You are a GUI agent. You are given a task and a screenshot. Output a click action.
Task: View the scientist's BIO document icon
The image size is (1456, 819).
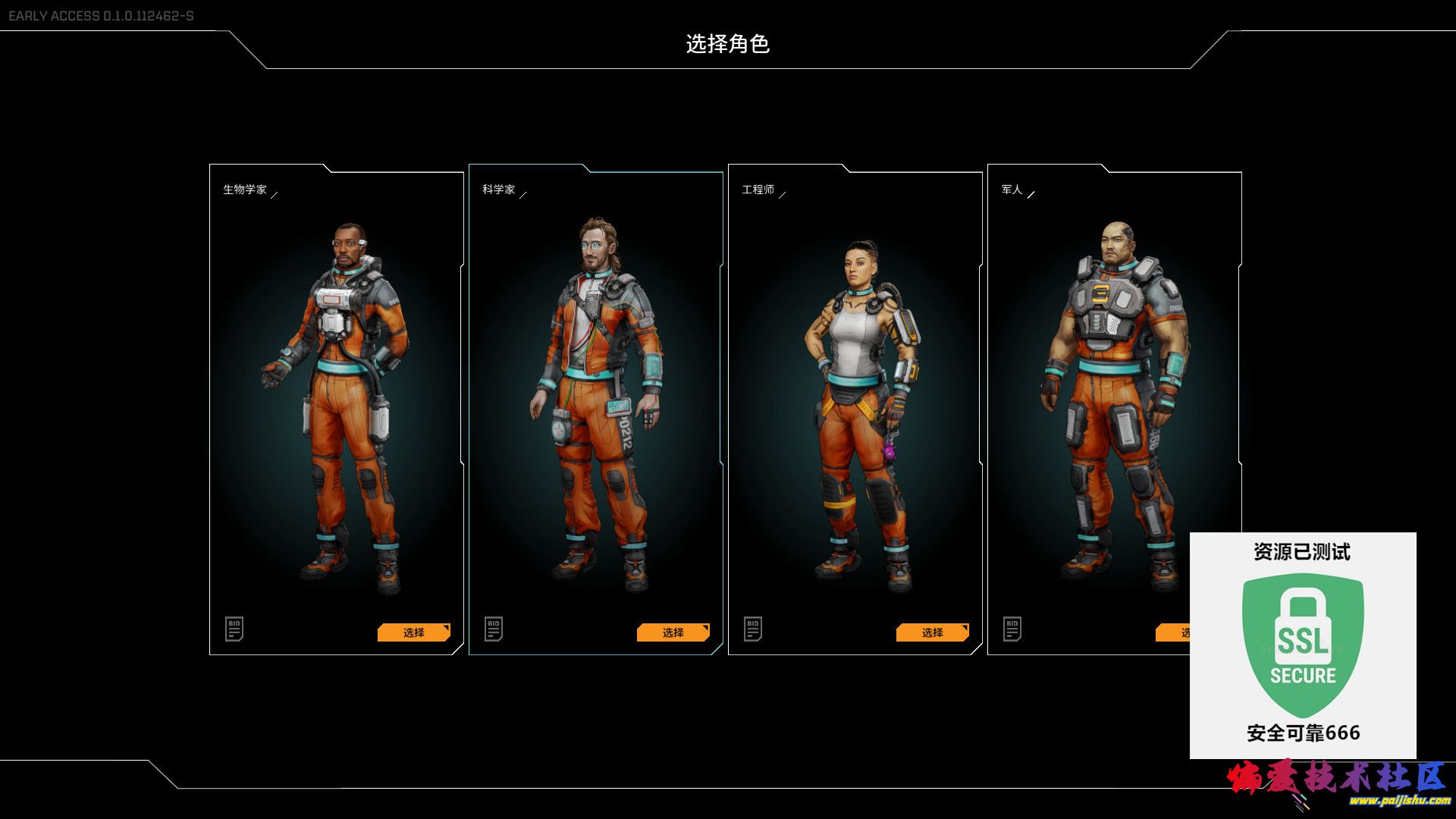pos(494,629)
